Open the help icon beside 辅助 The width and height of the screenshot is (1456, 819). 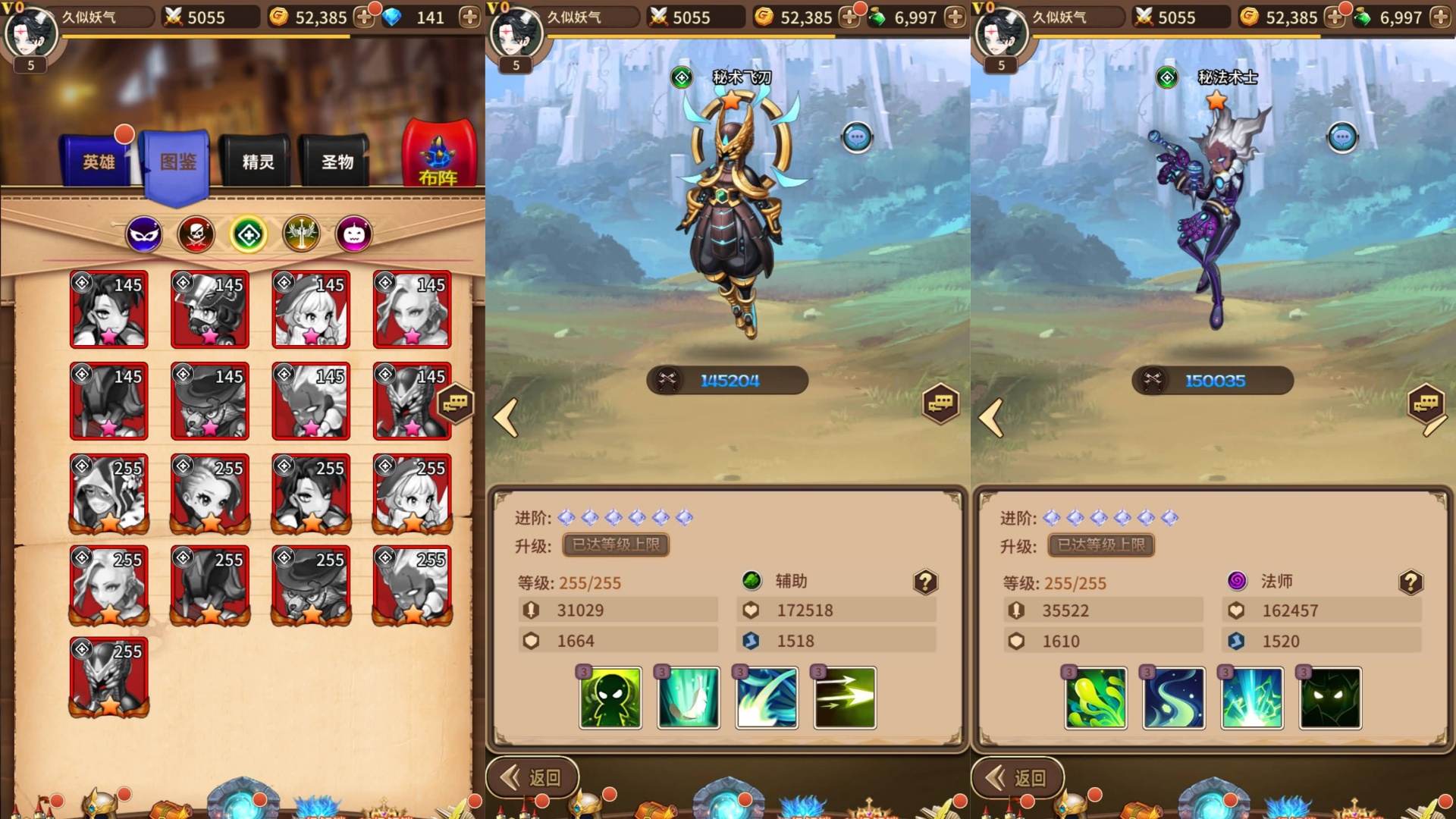pos(925,582)
